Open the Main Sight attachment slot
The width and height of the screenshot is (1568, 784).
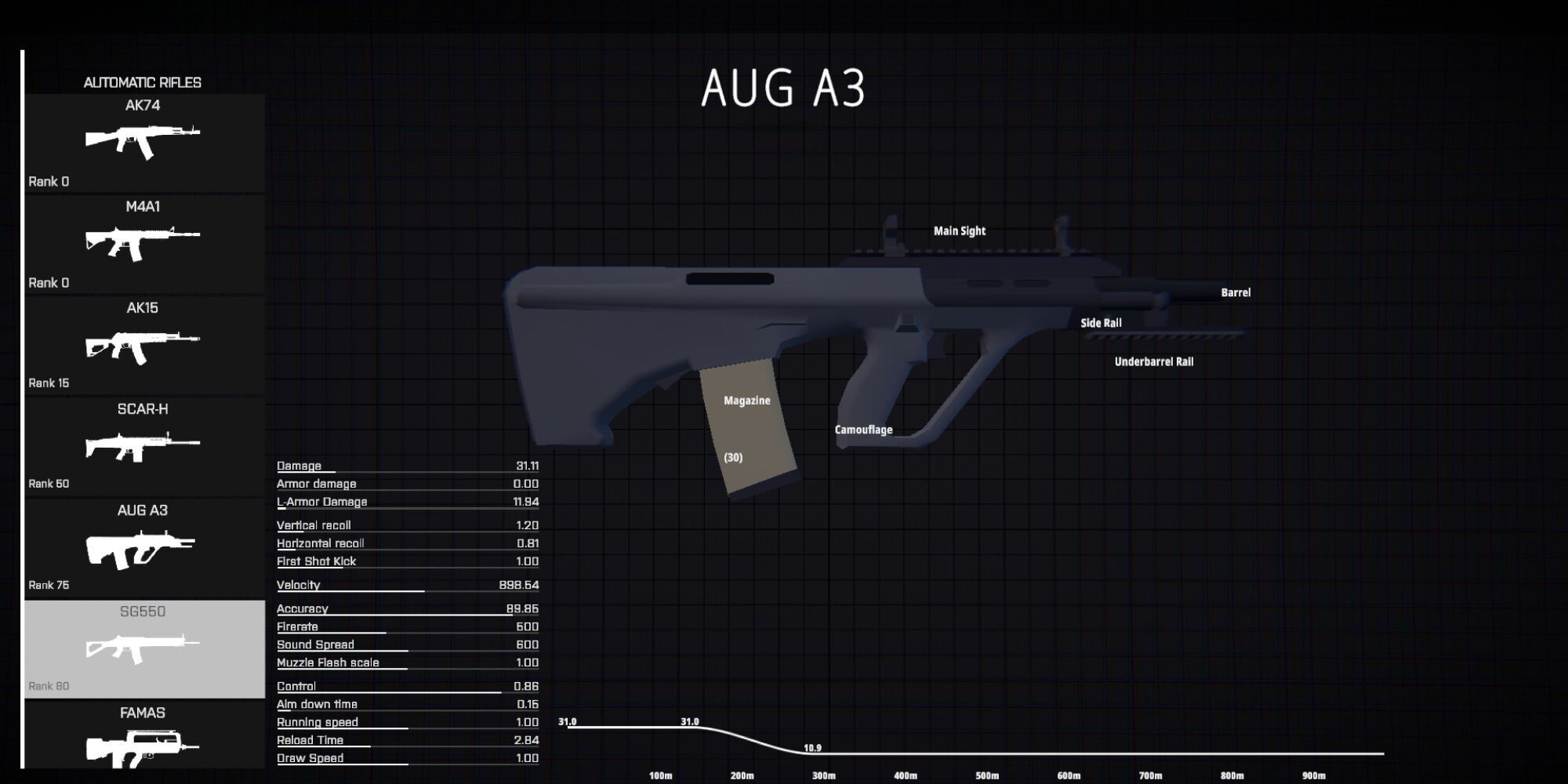pos(960,230)
